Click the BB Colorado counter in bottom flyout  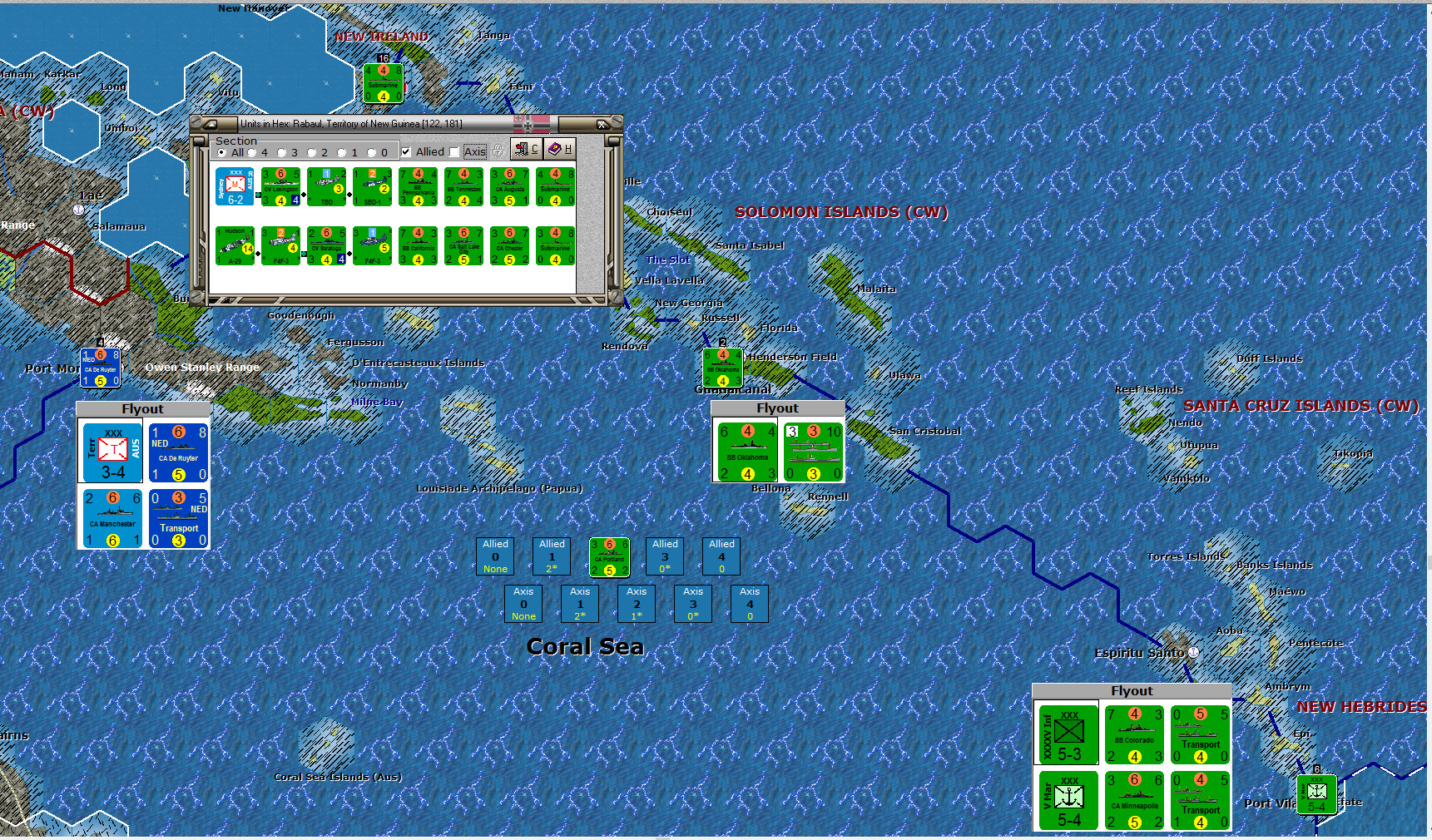(x=1134, y=735)
